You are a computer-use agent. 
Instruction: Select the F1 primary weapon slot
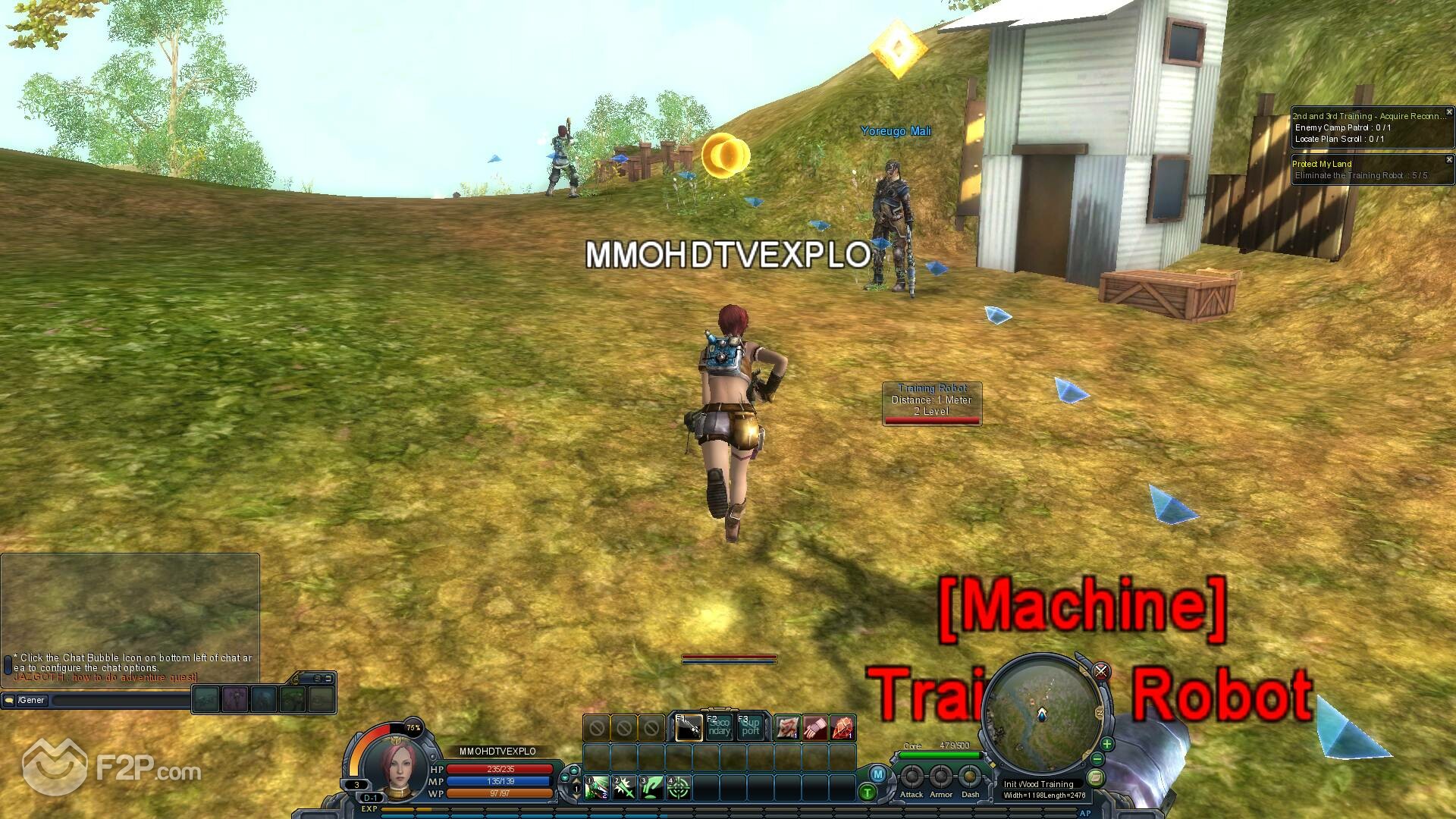(689, 728)
